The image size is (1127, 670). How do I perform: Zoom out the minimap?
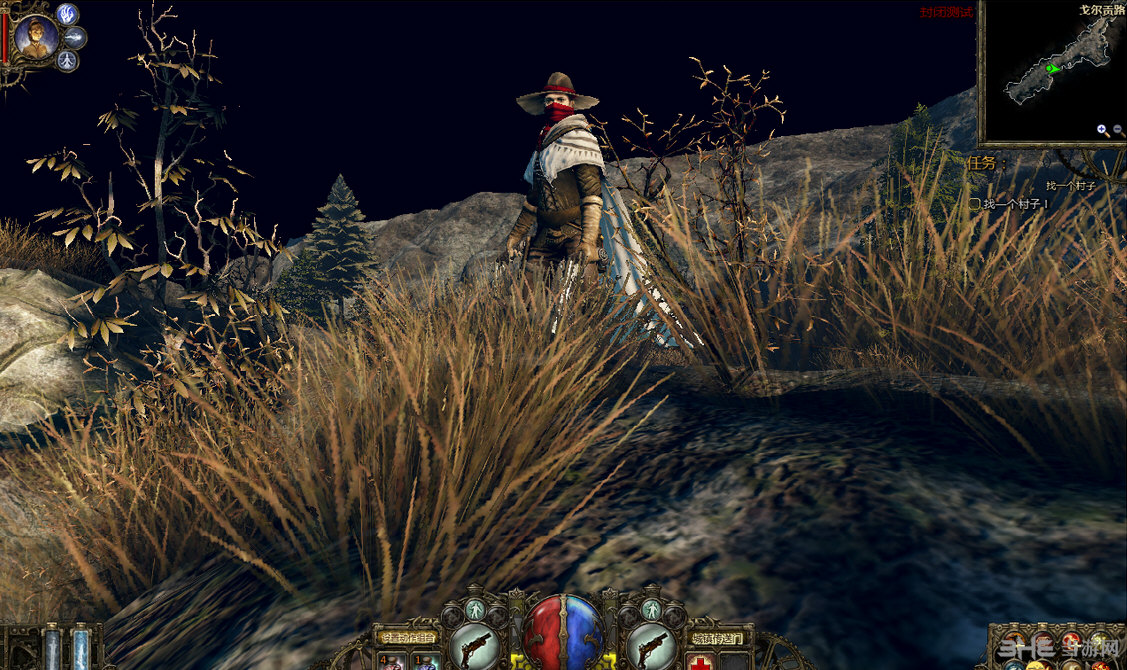coord(1117,130)
